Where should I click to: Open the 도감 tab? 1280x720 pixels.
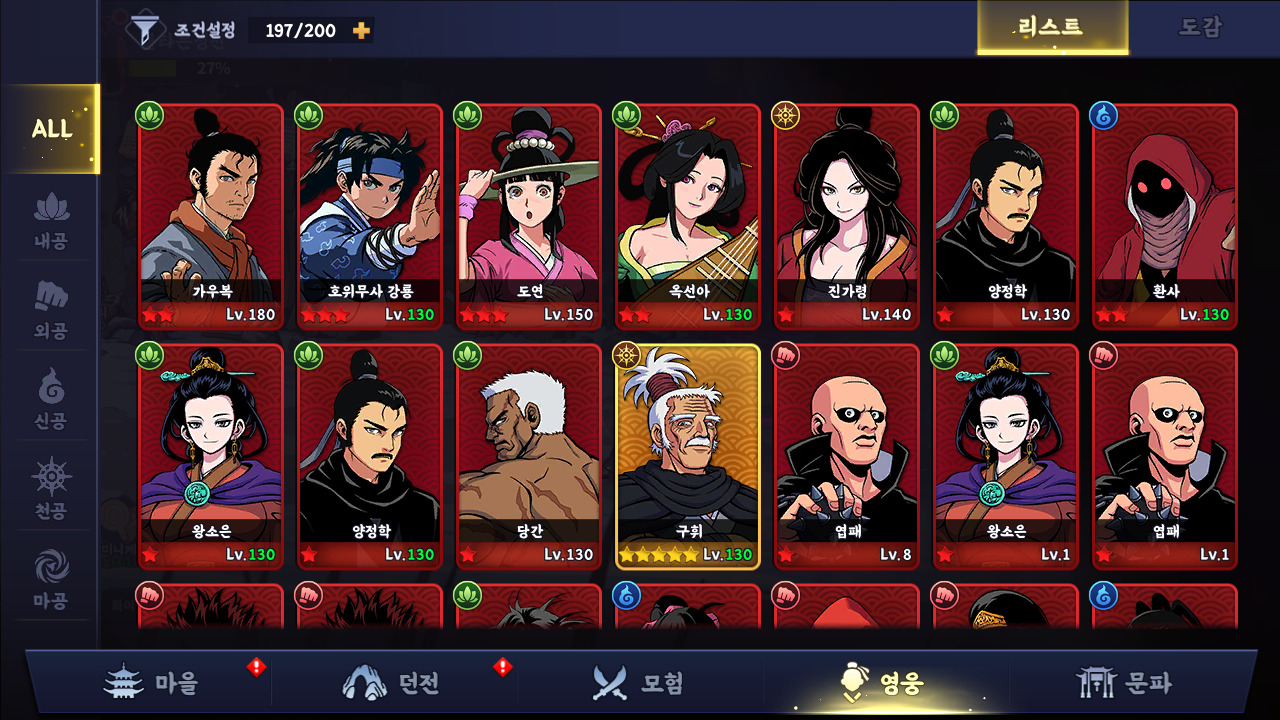1199,28
